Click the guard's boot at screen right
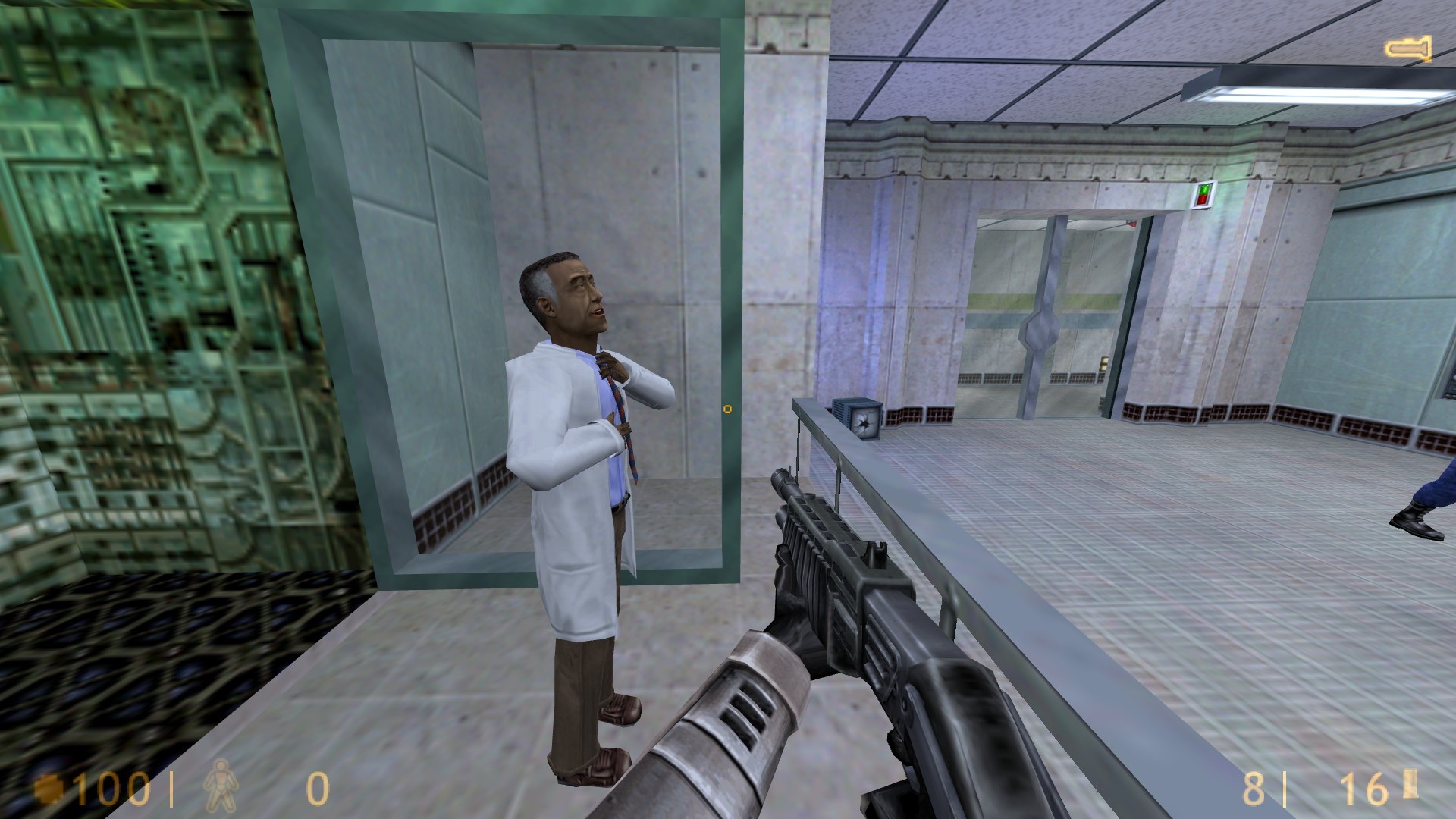The width and height of the screenshot is (1456, 819). (1417, 523)
